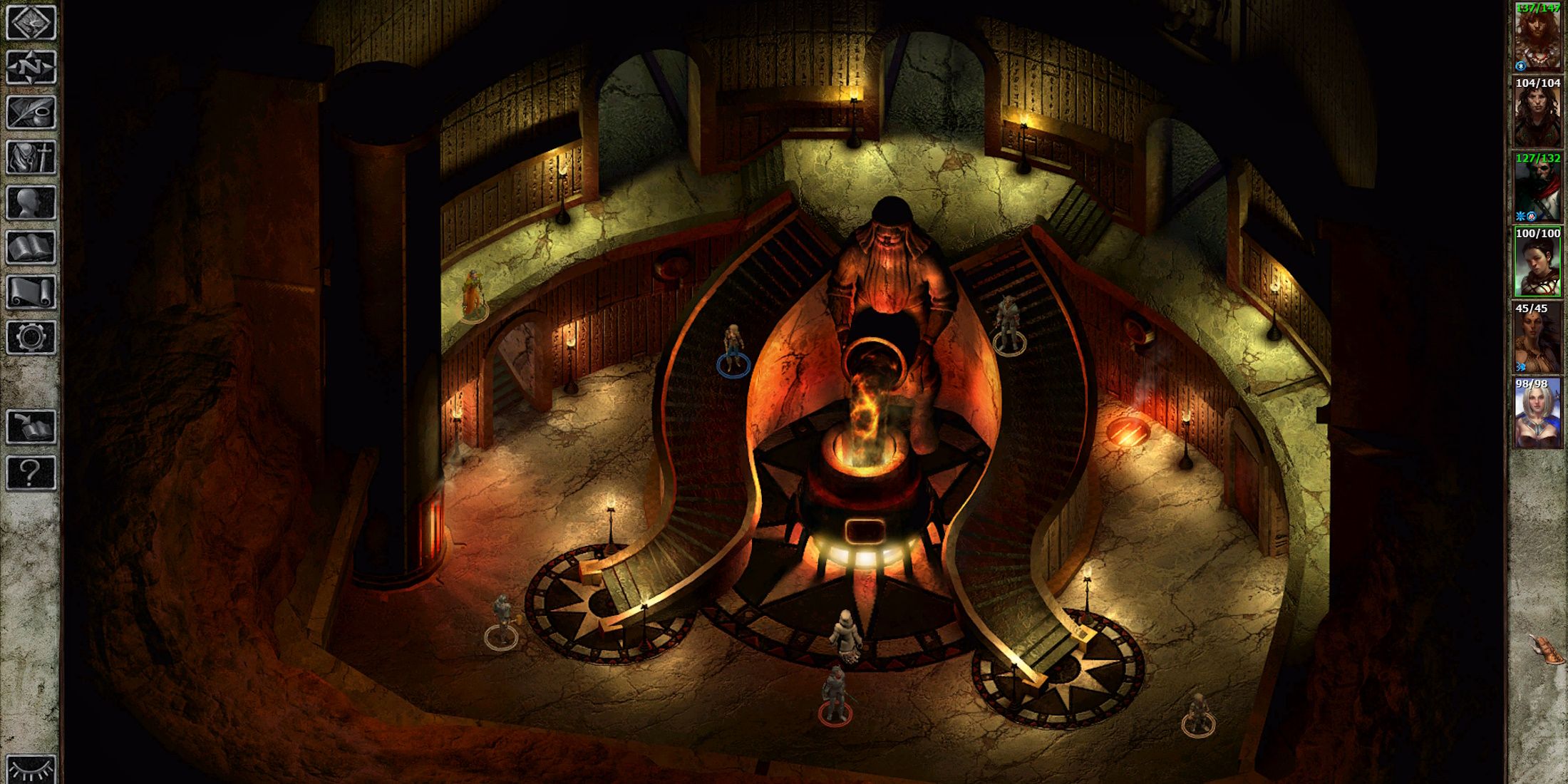Open the area map via the compass icon
This screenshot has height=784, width=1568.
30,68
